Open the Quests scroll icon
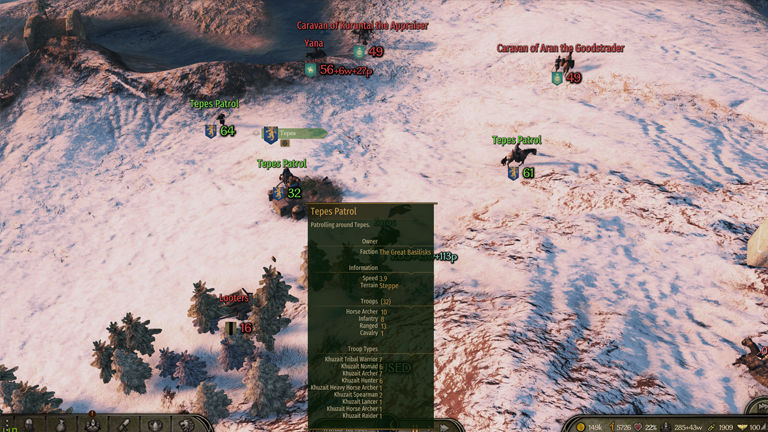The height and width of the screenshot is (432, 768). (124, 424)
